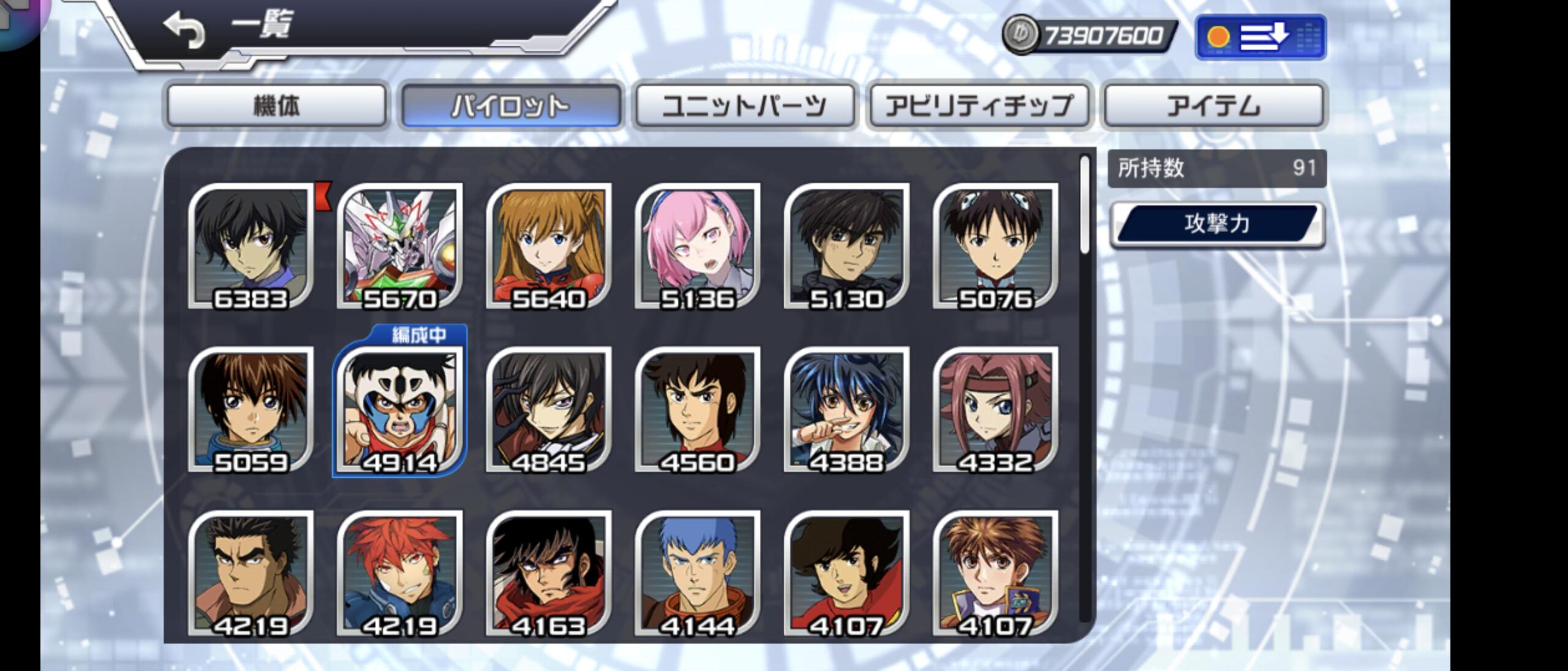The width and height of the screenshot is (1568, 671).
Task: Select the red-haired pilot with 4219
Action: (x=399, y=574)
